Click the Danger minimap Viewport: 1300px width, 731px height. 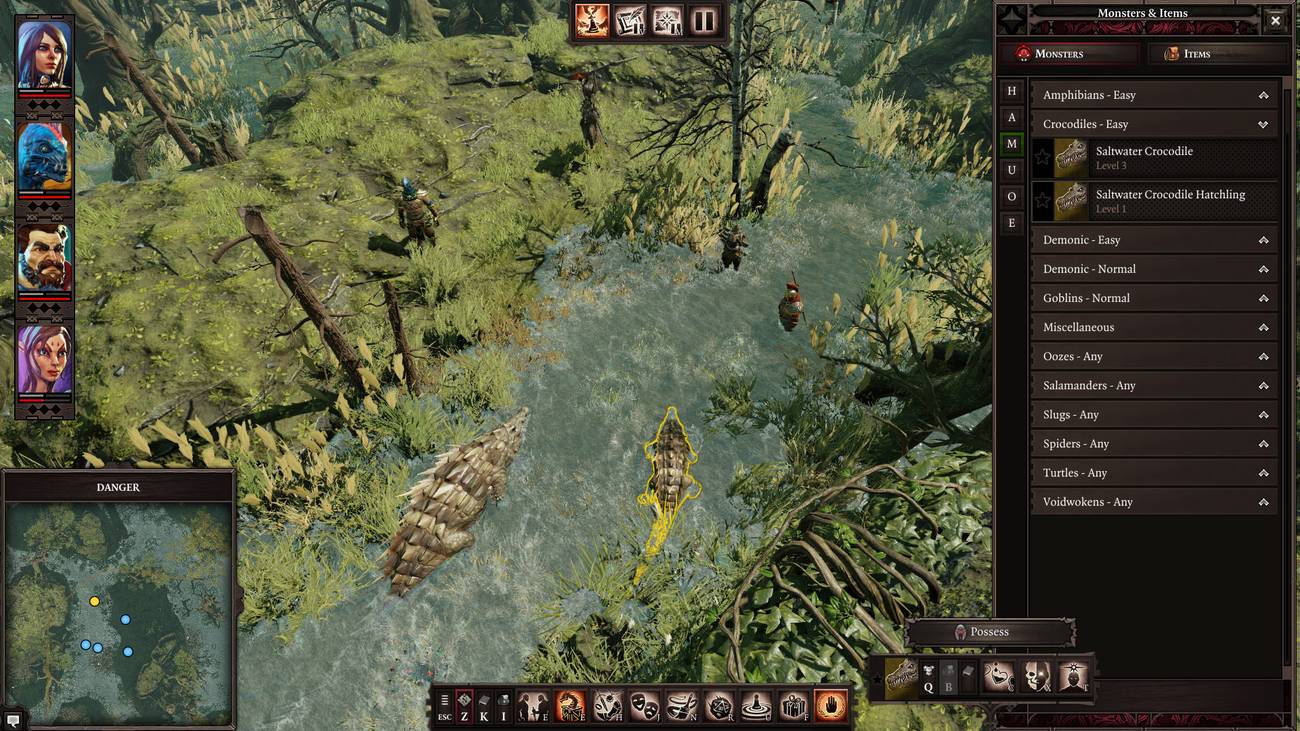click(x=119, y=612)
